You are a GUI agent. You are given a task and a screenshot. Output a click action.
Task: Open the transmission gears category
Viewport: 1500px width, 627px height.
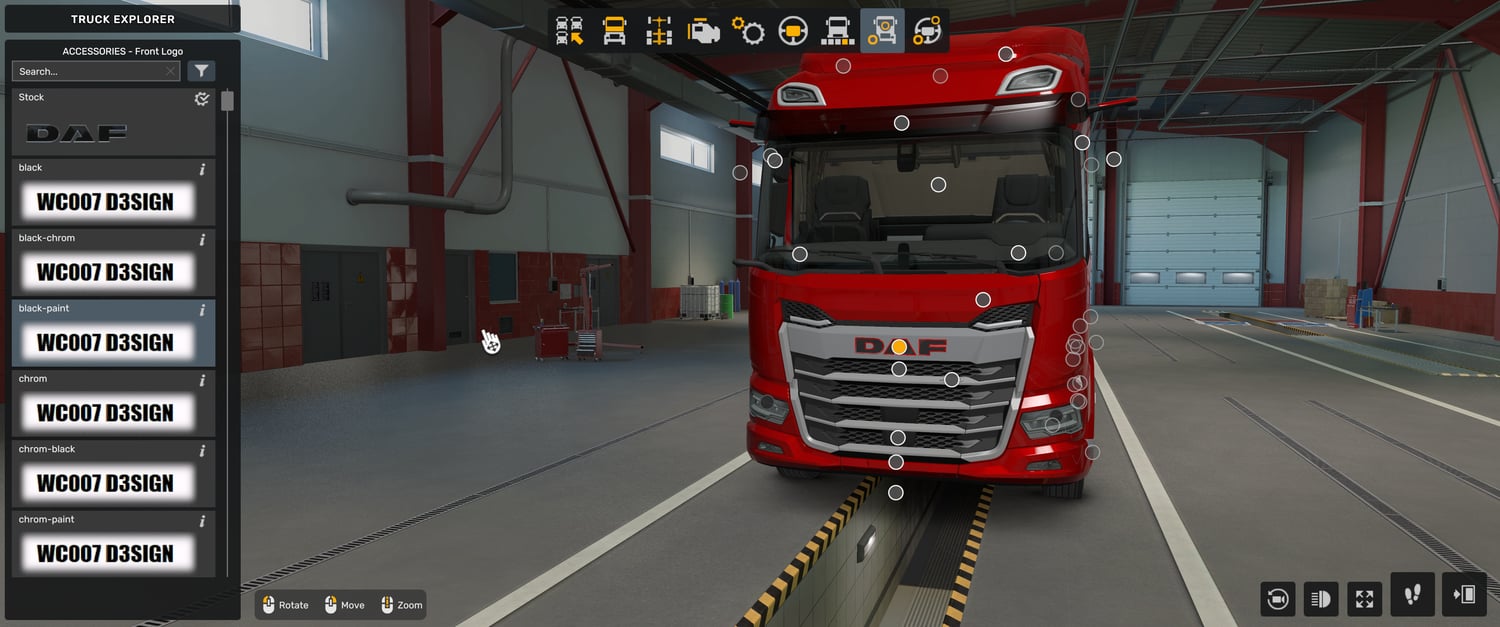[x=748, y=31]
